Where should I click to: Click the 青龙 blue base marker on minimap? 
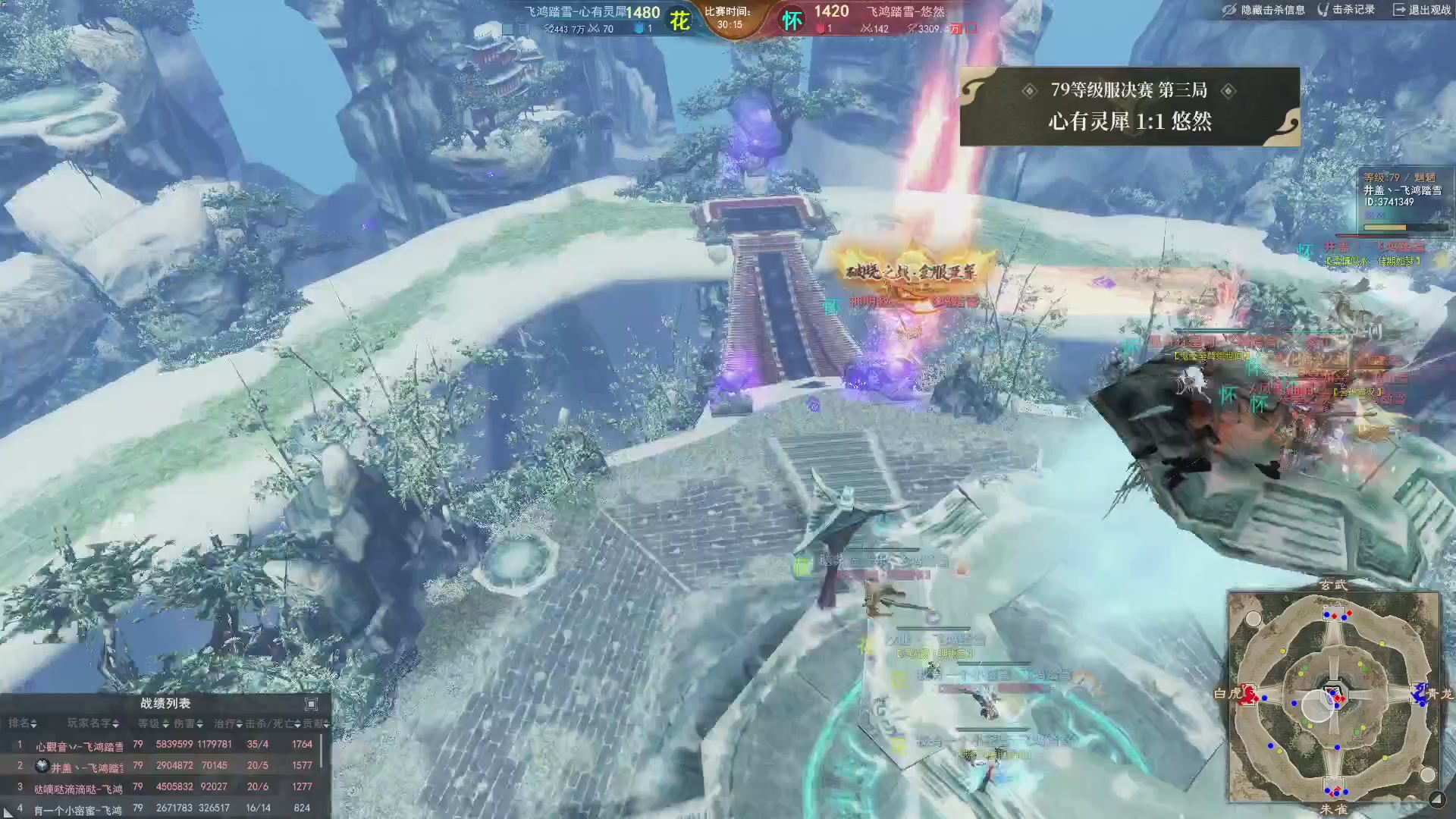1419,693
